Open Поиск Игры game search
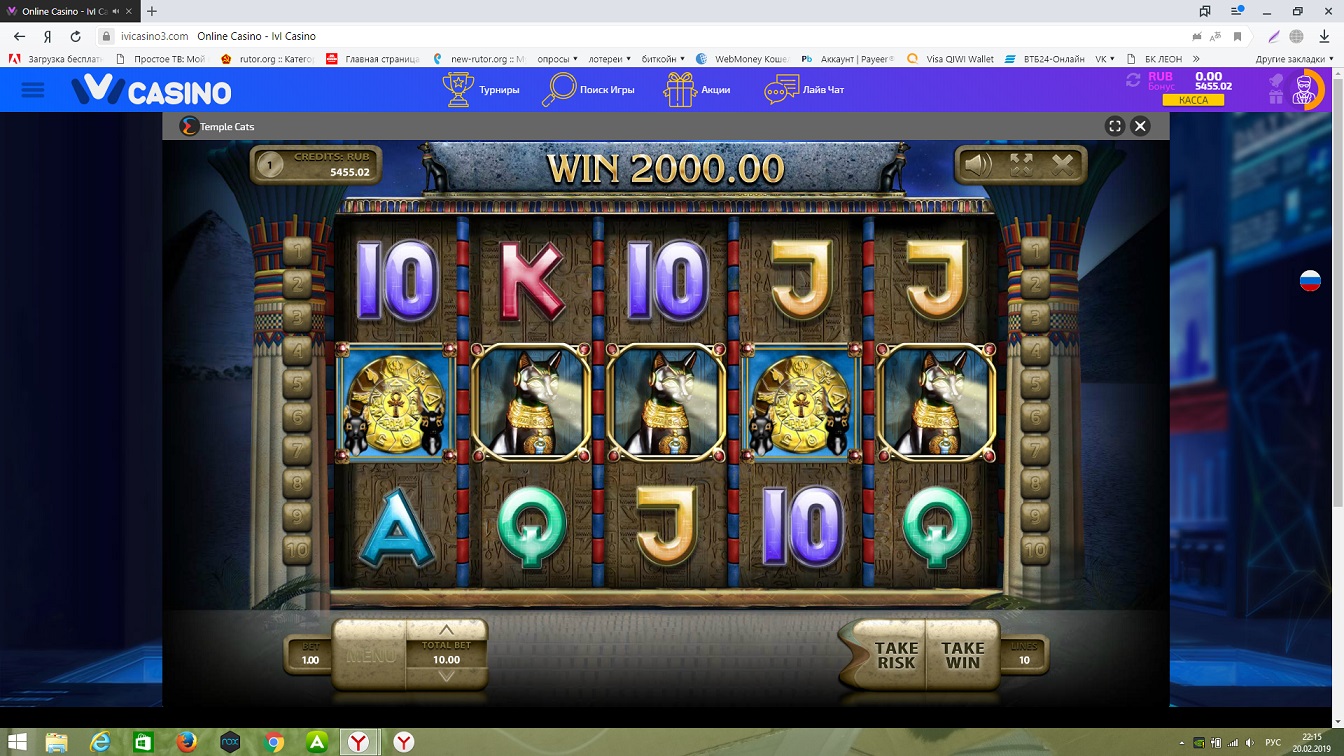The width and height of the screenshot is (1344, 756). pyautogui.click(x=589, y=90)
